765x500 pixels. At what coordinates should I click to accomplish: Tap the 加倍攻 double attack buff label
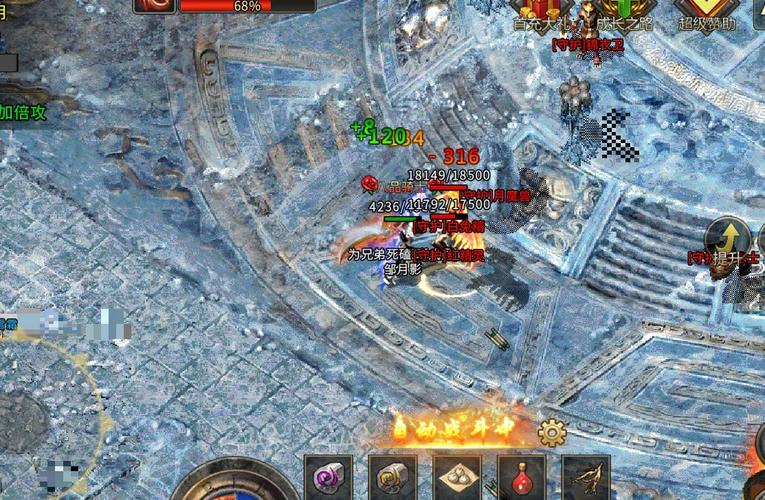[24, 113]
